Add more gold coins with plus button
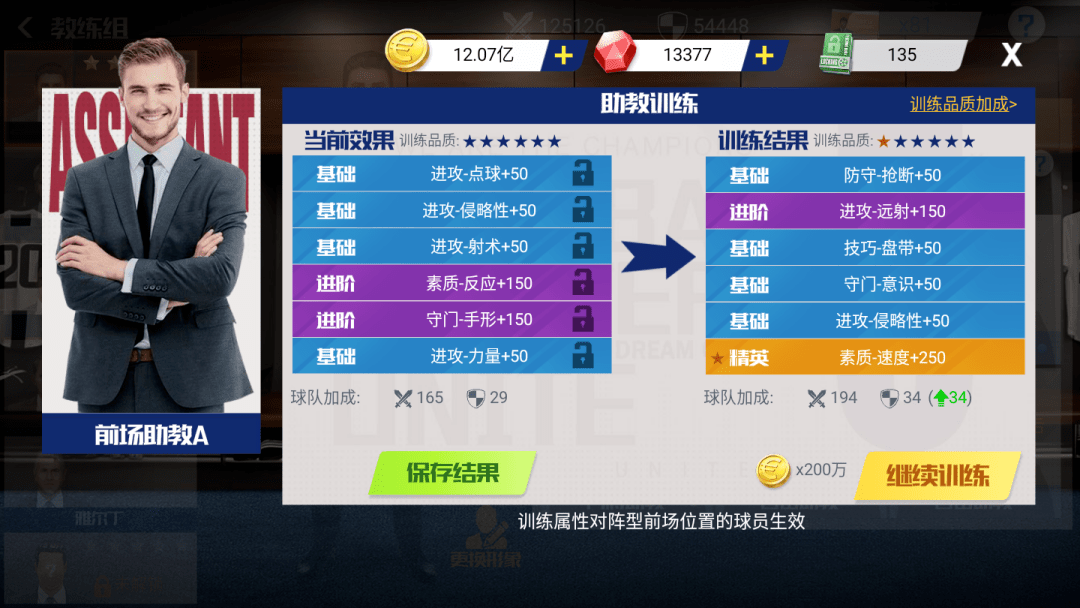Viewport: 1080px width, 608px height. [563, 55]
